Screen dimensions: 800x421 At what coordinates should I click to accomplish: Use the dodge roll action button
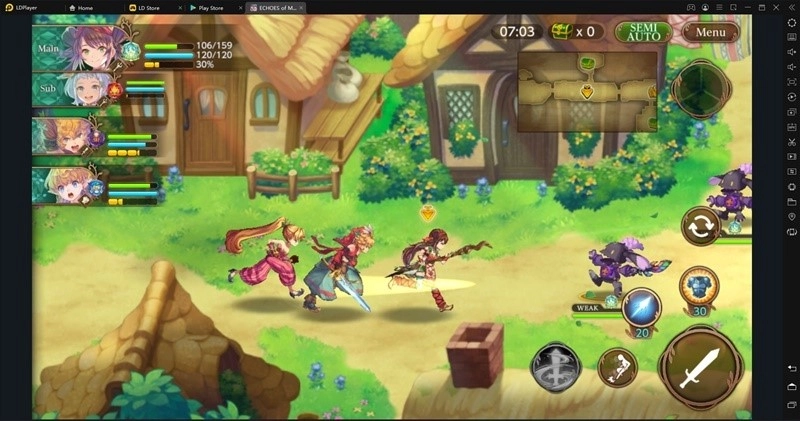click(x=618, y=368)
